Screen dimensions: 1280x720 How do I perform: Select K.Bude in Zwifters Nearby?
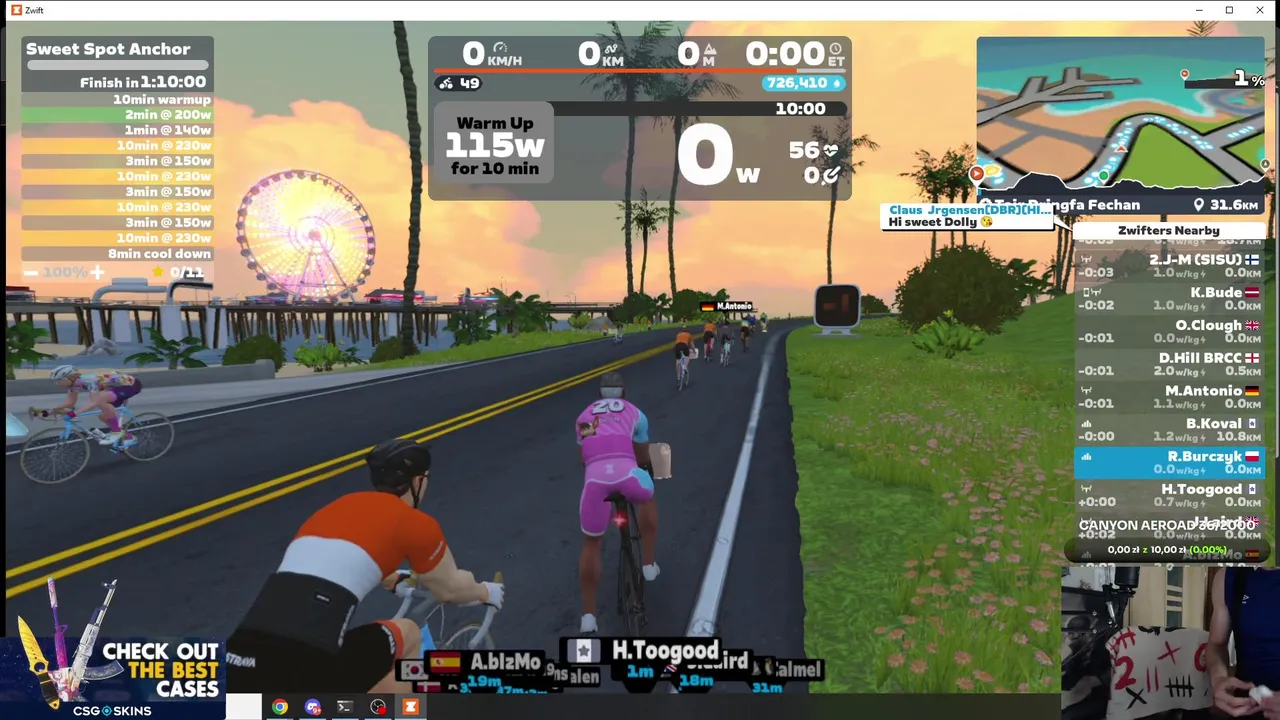pos(1170,298)
